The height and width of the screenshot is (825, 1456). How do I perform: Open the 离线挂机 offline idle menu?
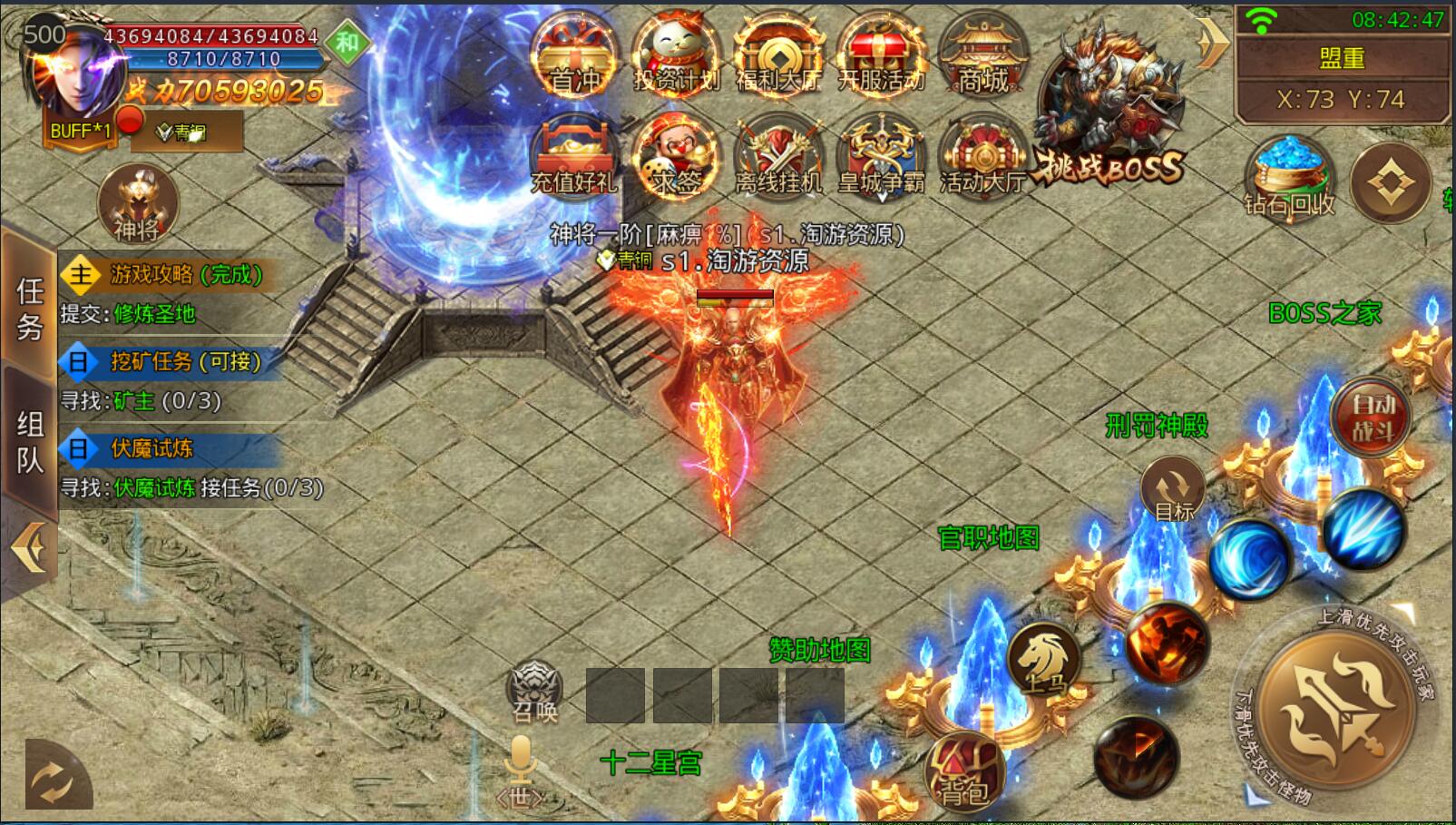pyautogui.click(x=778, y=157)
